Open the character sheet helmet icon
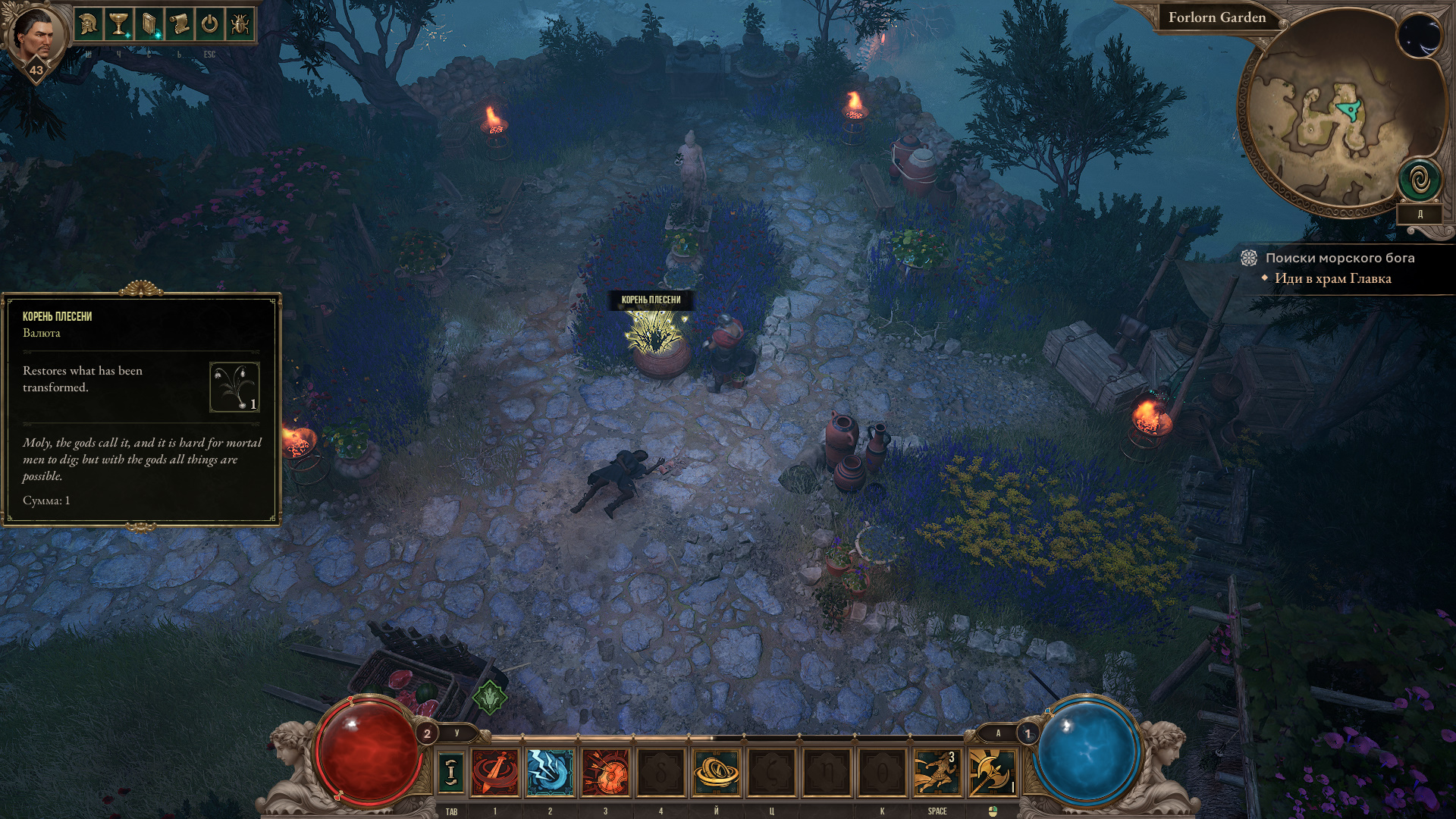The height and width of the screenshot is (819, 1456). coord(88,24)
